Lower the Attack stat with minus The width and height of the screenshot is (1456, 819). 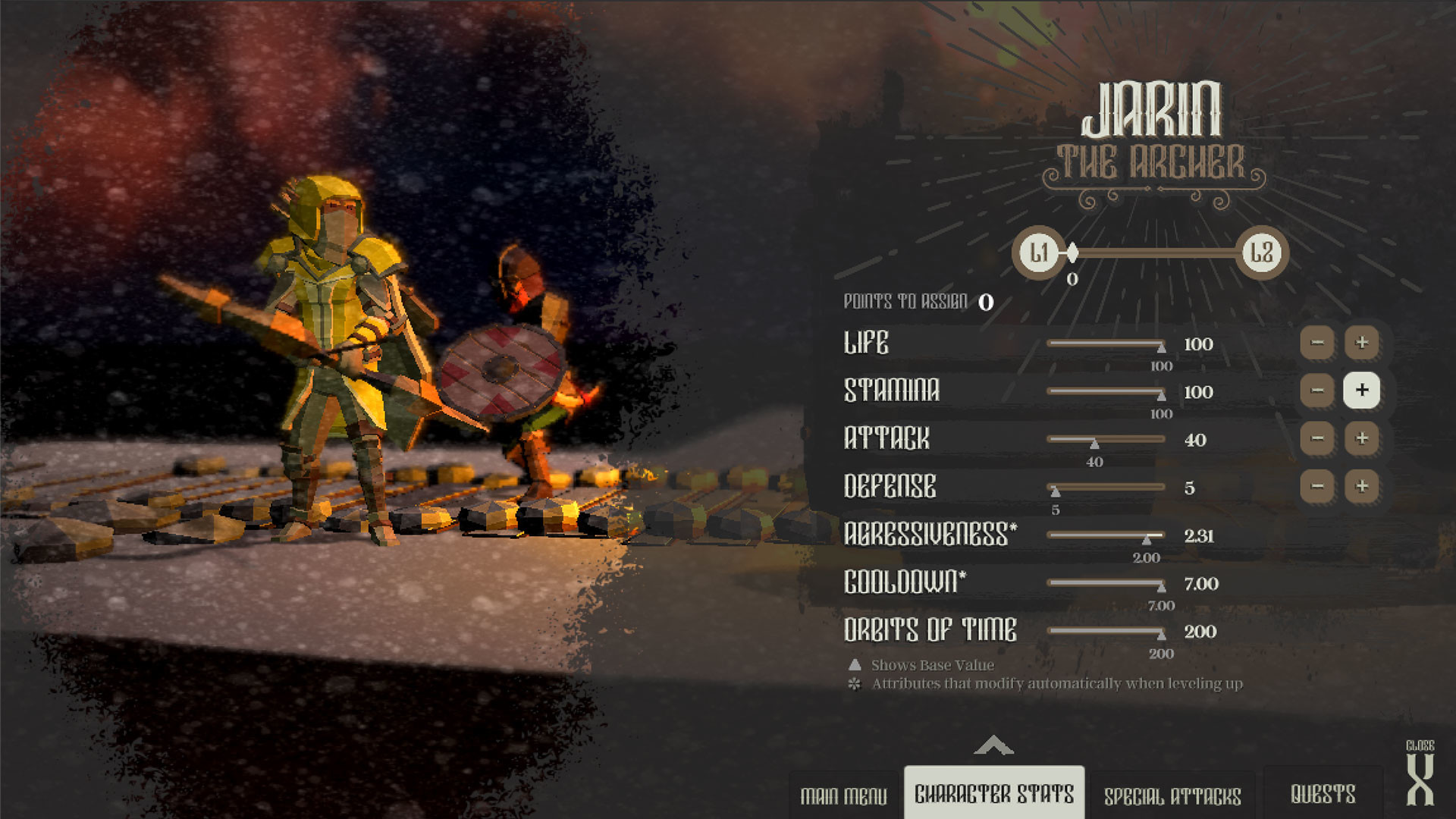1317,438
